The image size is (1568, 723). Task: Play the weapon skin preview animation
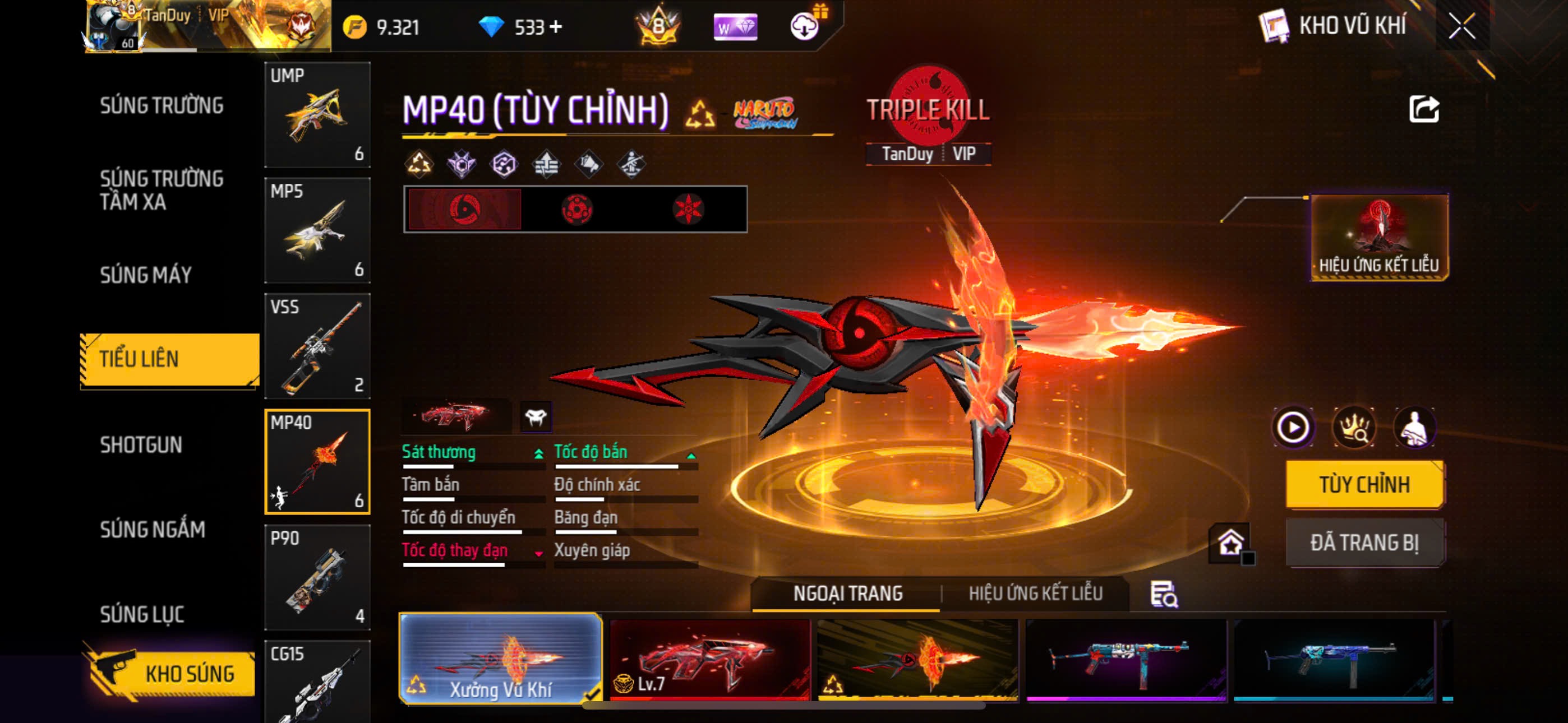pyautogui.click(x=1293, y=428)
